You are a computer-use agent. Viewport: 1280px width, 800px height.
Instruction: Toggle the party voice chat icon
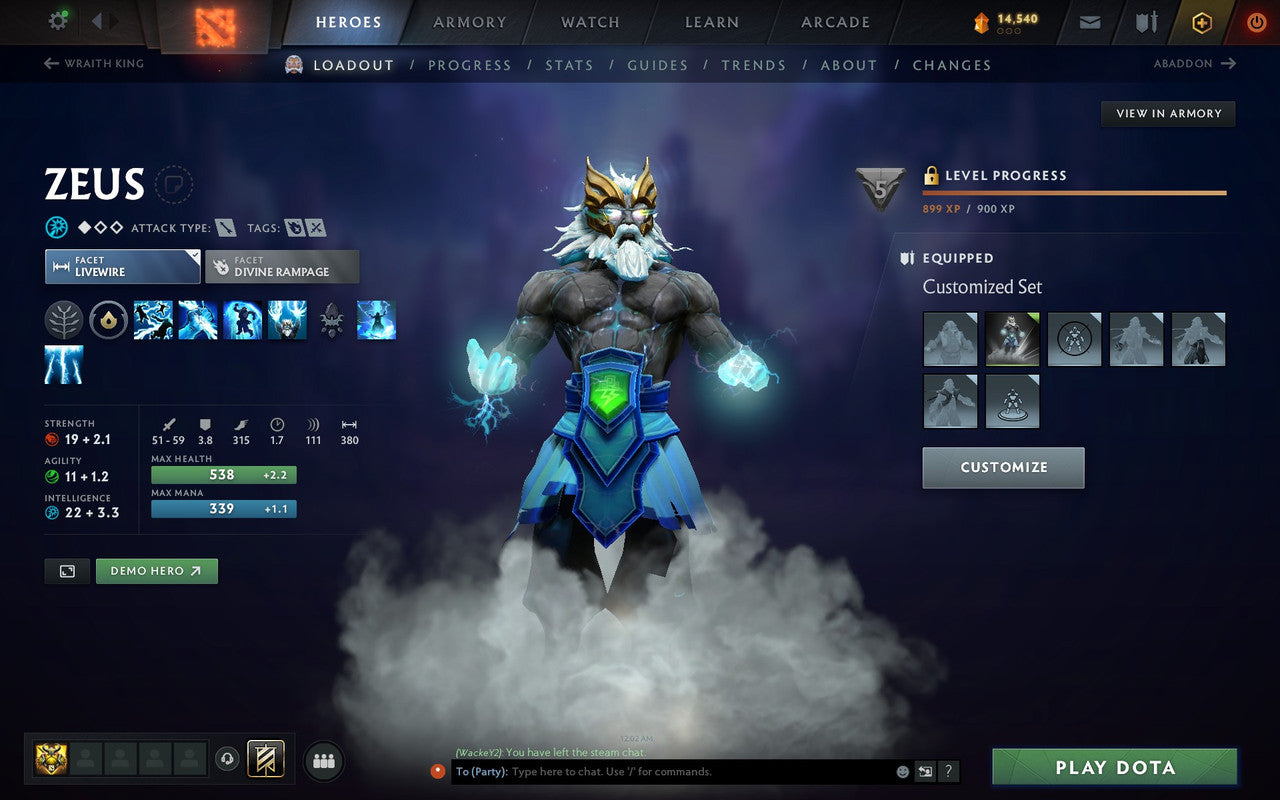(227, 760)
